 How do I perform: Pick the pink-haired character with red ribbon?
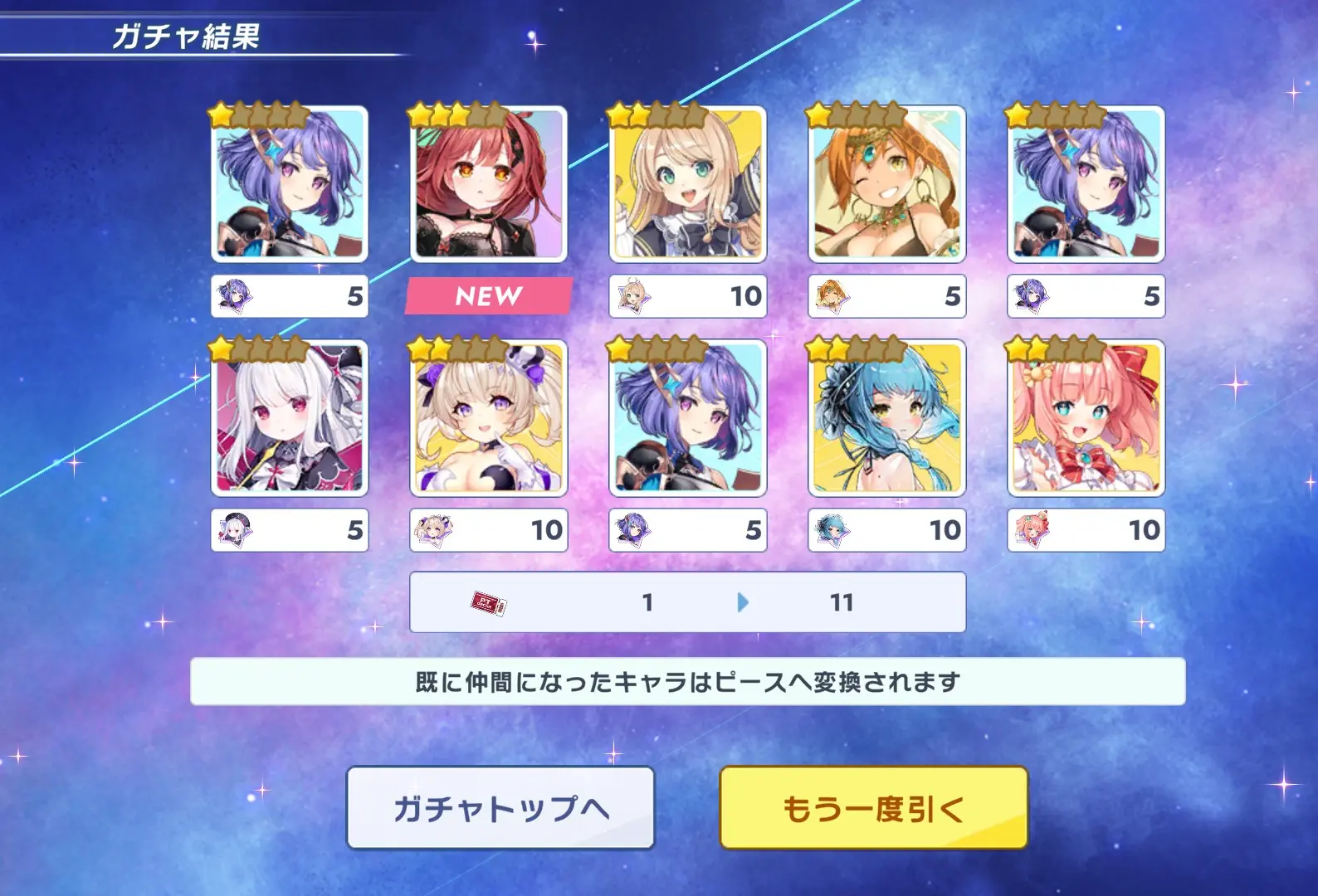click(x=1086, y=418)
